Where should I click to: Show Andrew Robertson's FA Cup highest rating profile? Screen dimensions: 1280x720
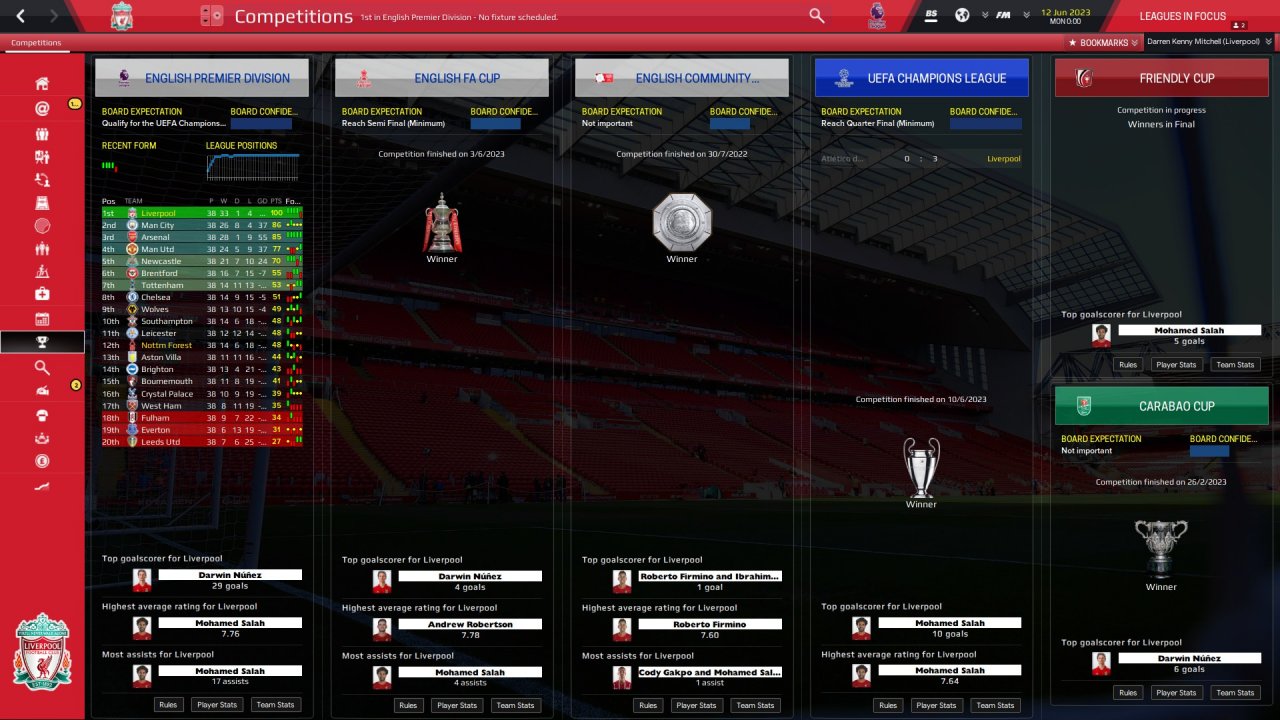pos(470,624)
